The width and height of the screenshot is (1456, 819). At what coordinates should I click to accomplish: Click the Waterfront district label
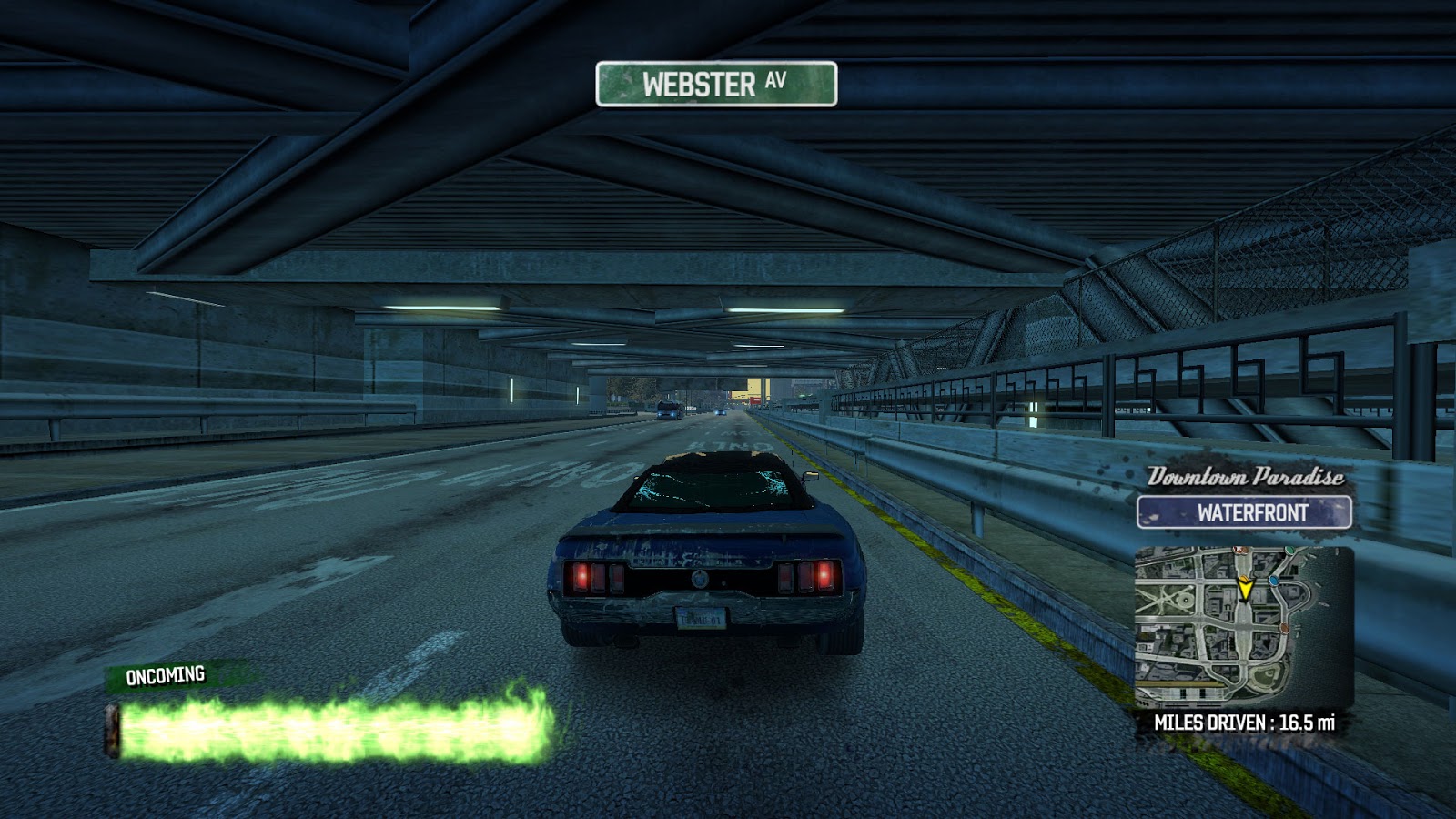click(1244, 512)
